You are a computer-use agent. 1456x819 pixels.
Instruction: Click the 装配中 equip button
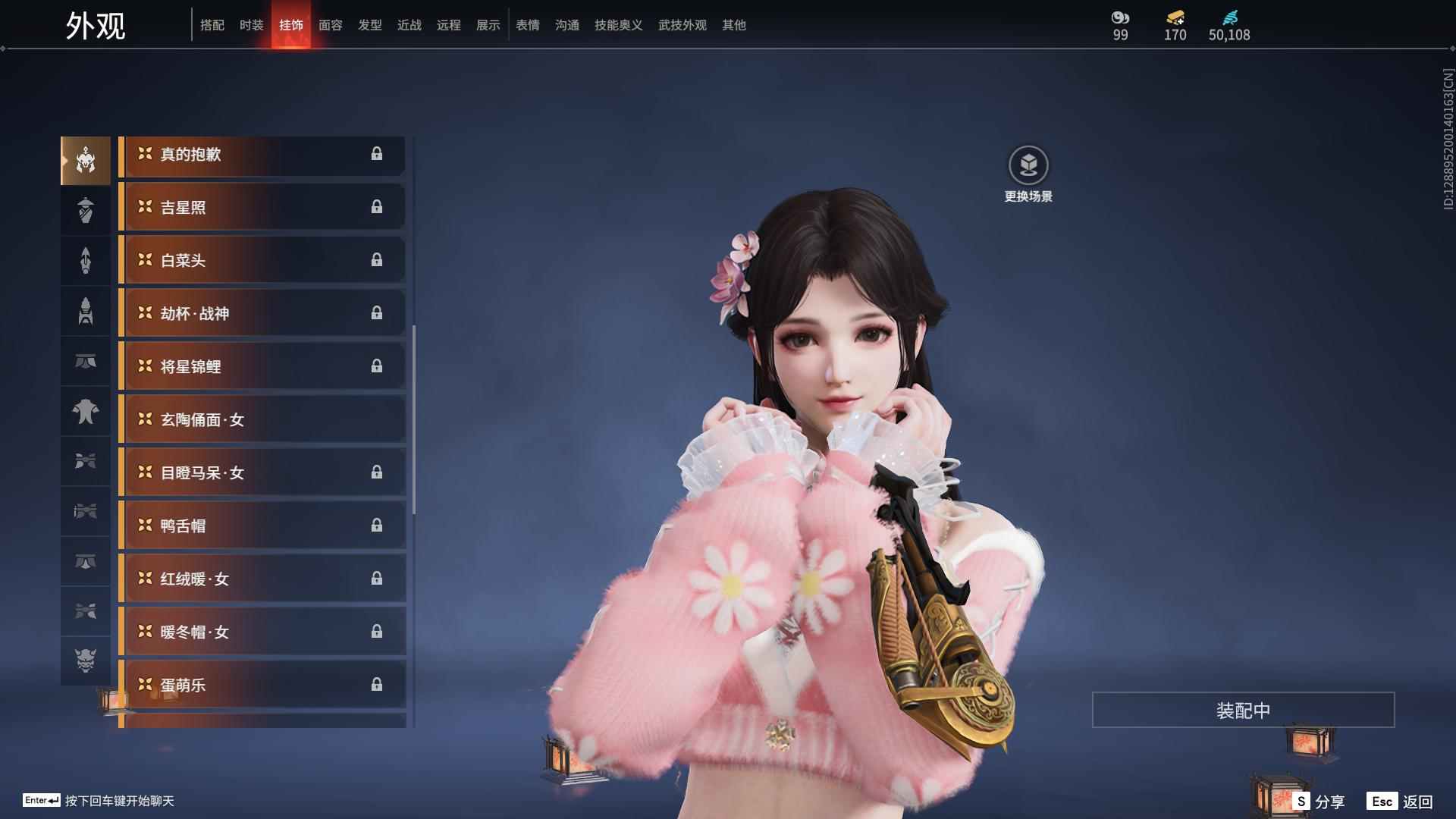click(1243, 710)
